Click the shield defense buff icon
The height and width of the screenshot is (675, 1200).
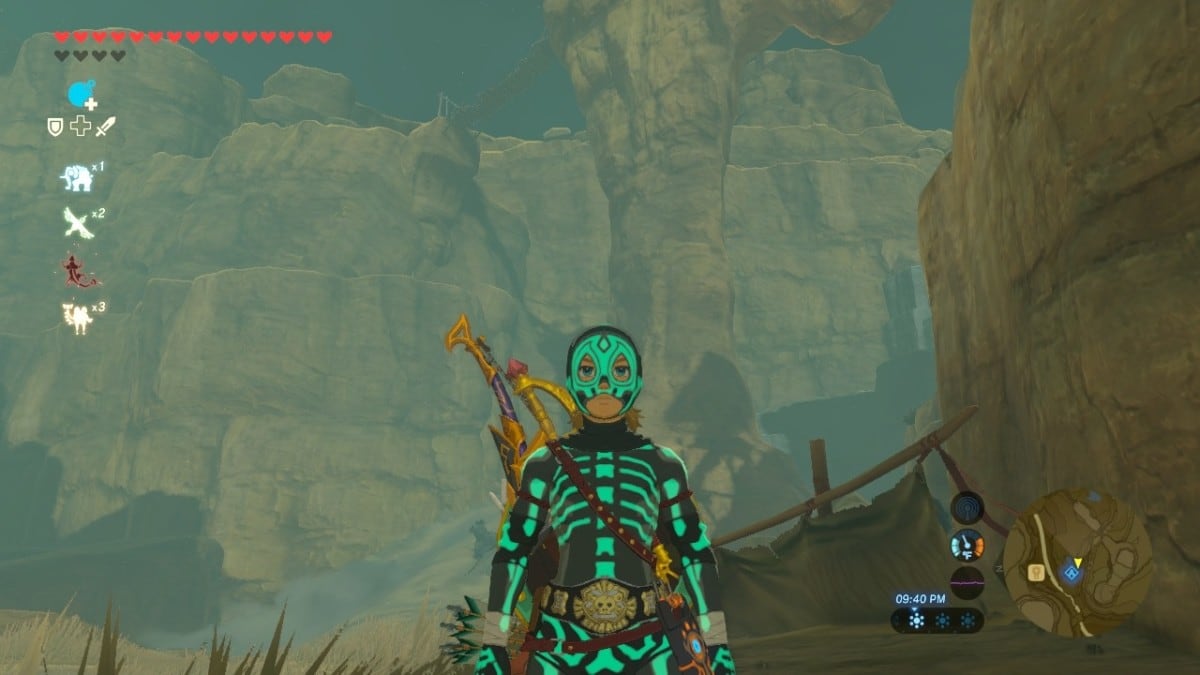[56, 127]
